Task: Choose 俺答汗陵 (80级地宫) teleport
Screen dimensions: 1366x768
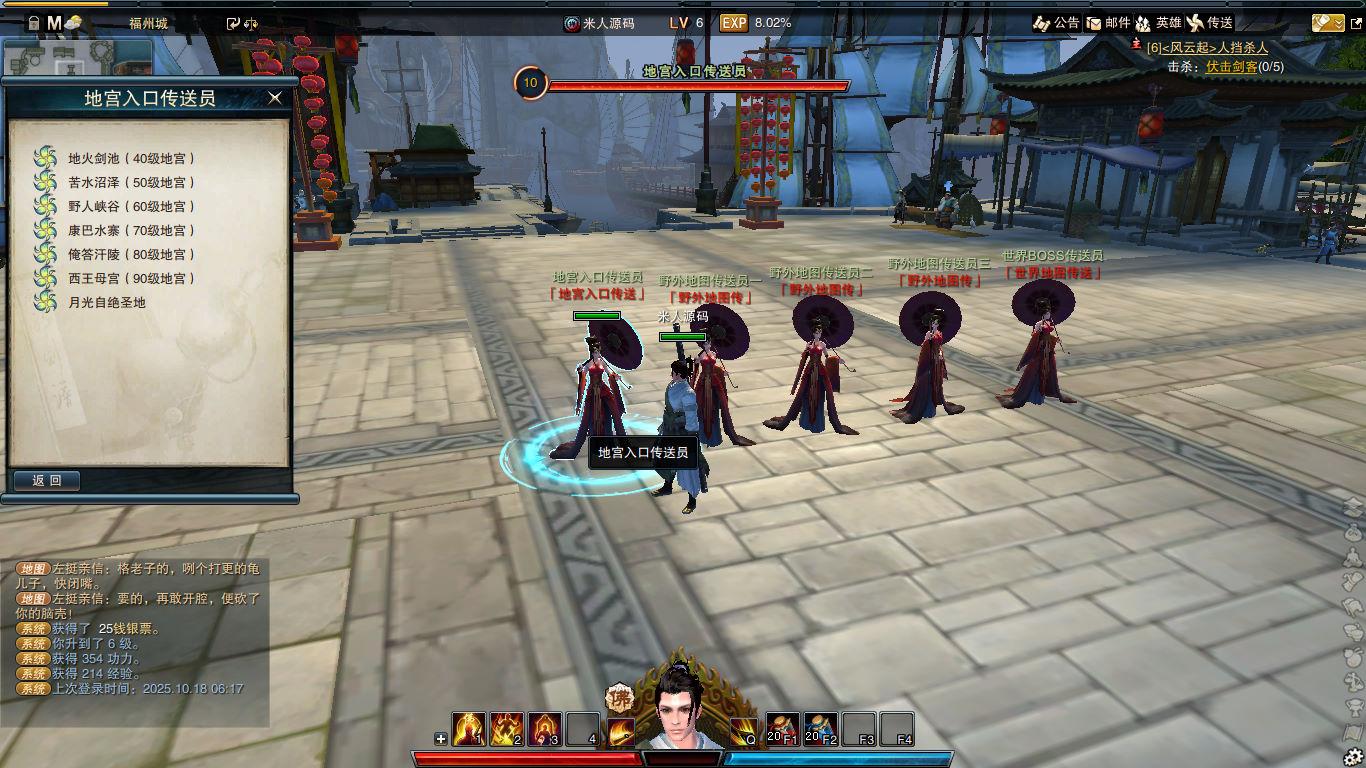Action: (131, 254)
